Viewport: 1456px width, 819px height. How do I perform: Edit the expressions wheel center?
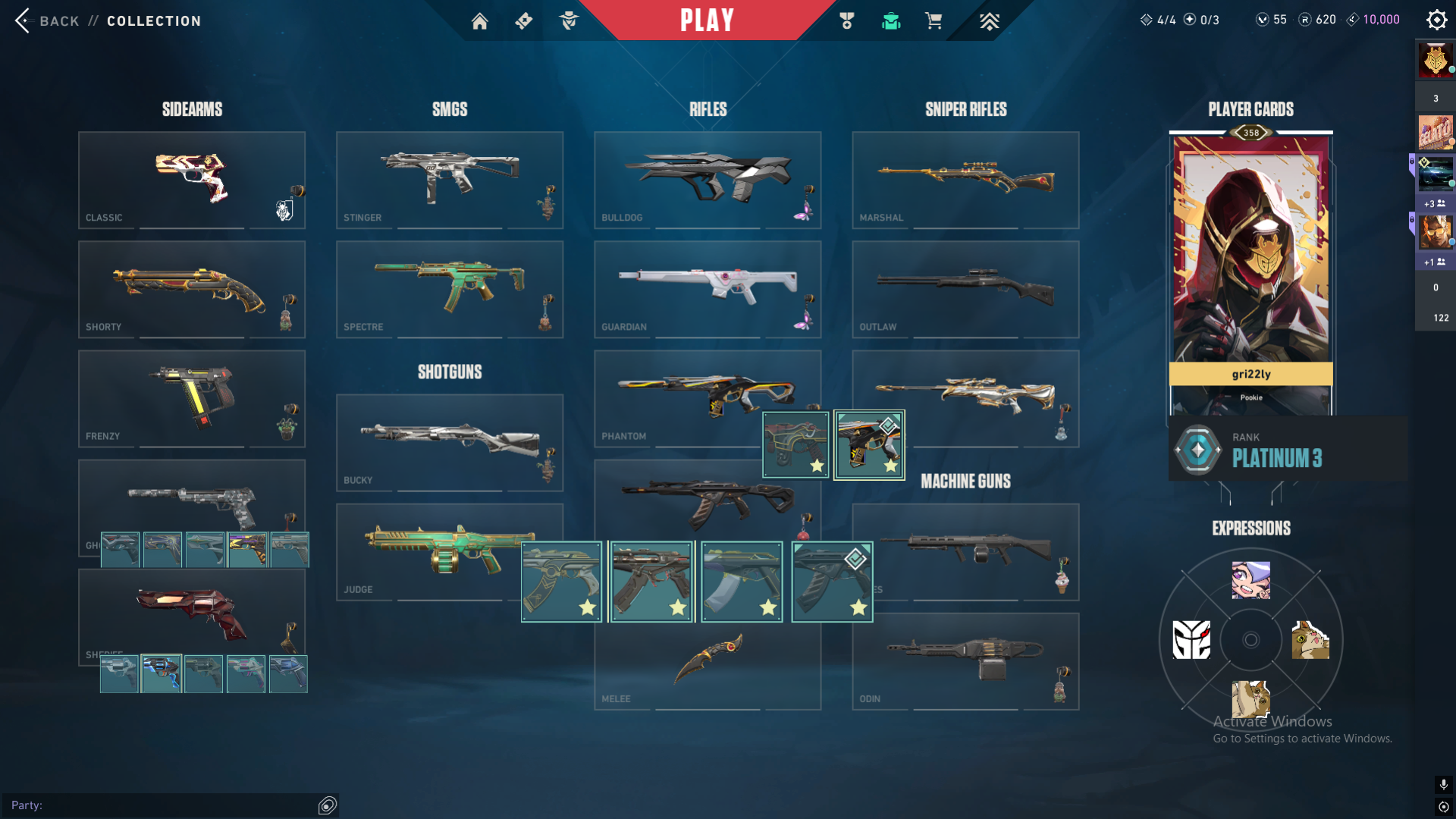click(1250, 640)
